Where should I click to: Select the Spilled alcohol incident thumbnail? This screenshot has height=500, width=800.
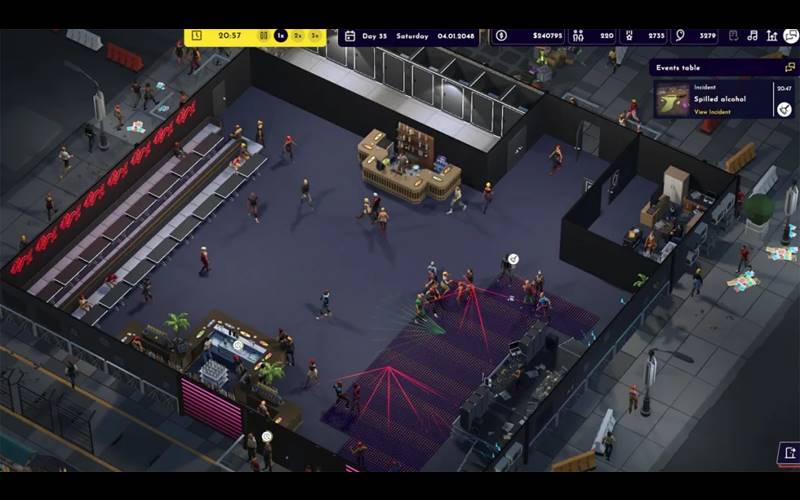pyautogui.click(x=671, y=99)
